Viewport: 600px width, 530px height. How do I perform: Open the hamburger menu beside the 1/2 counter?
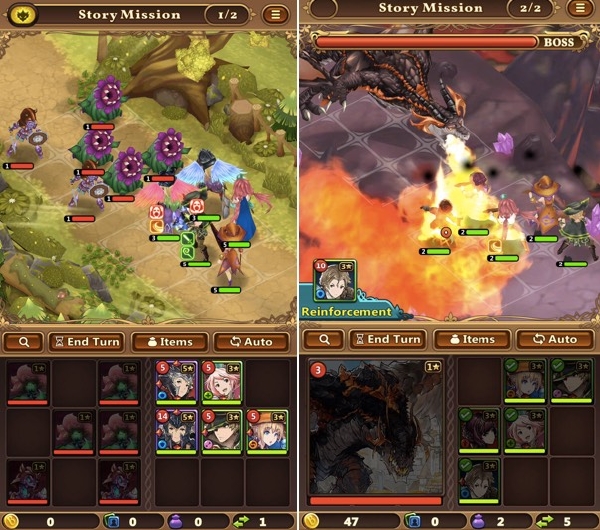[276, 15]
